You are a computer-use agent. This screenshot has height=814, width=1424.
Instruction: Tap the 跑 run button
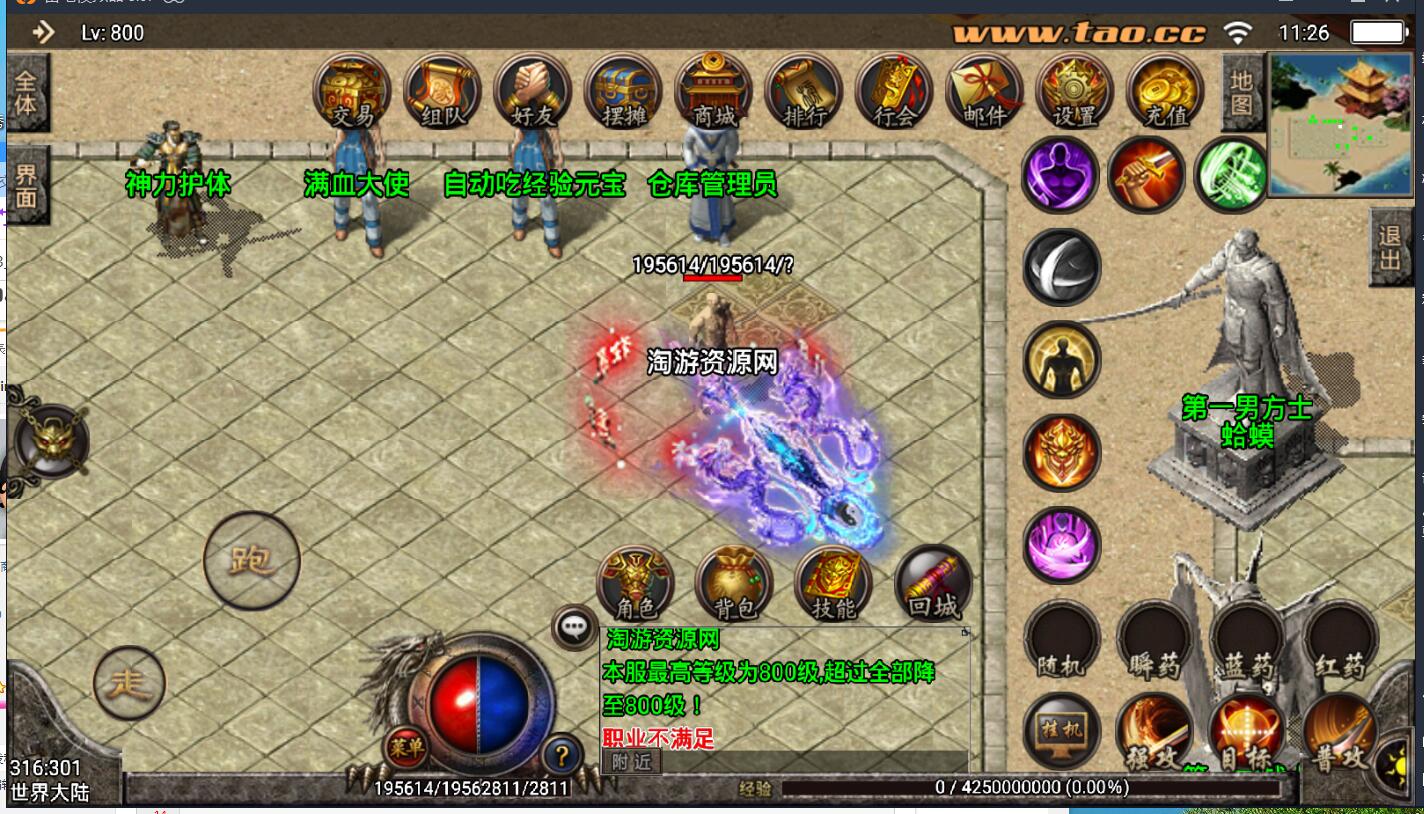coord(251,560)
